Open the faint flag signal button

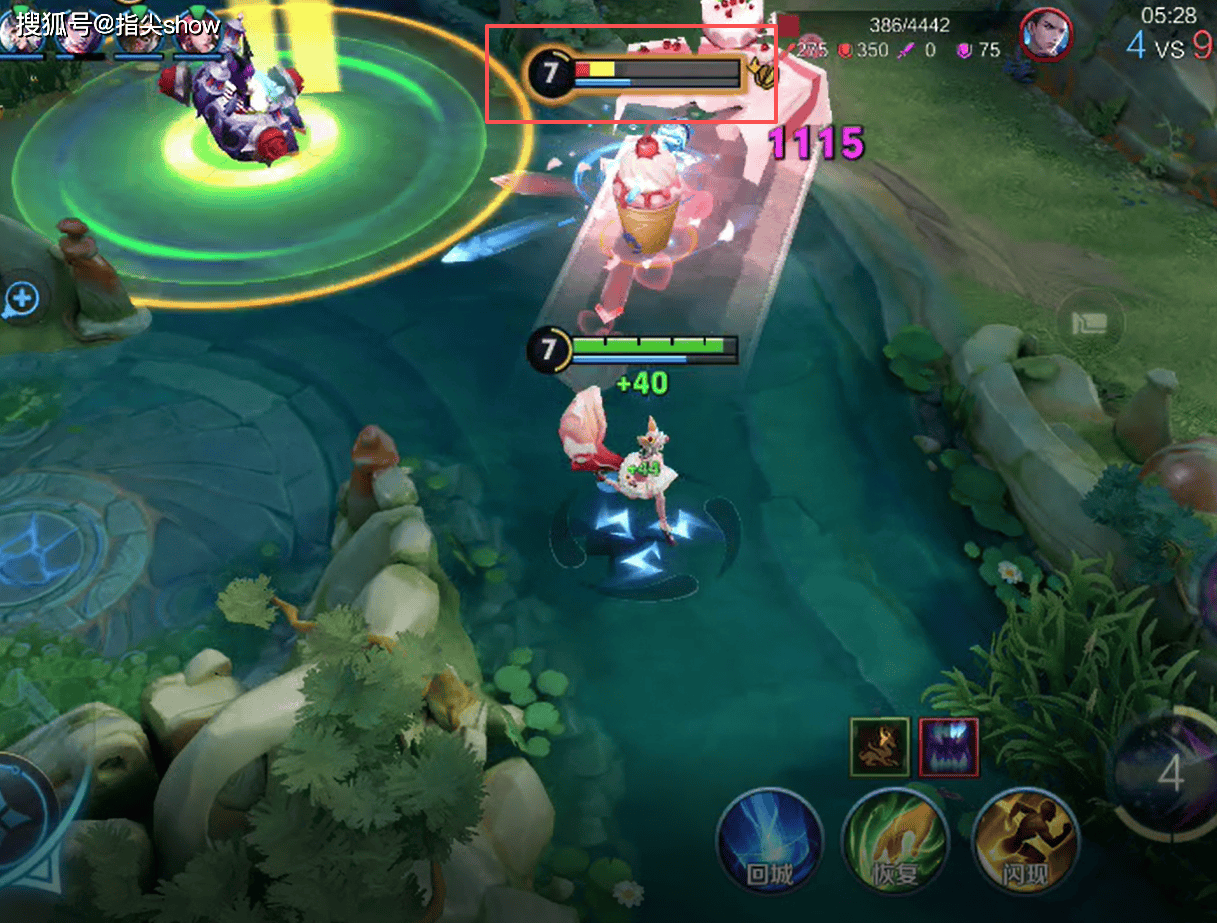(1090, 323)
